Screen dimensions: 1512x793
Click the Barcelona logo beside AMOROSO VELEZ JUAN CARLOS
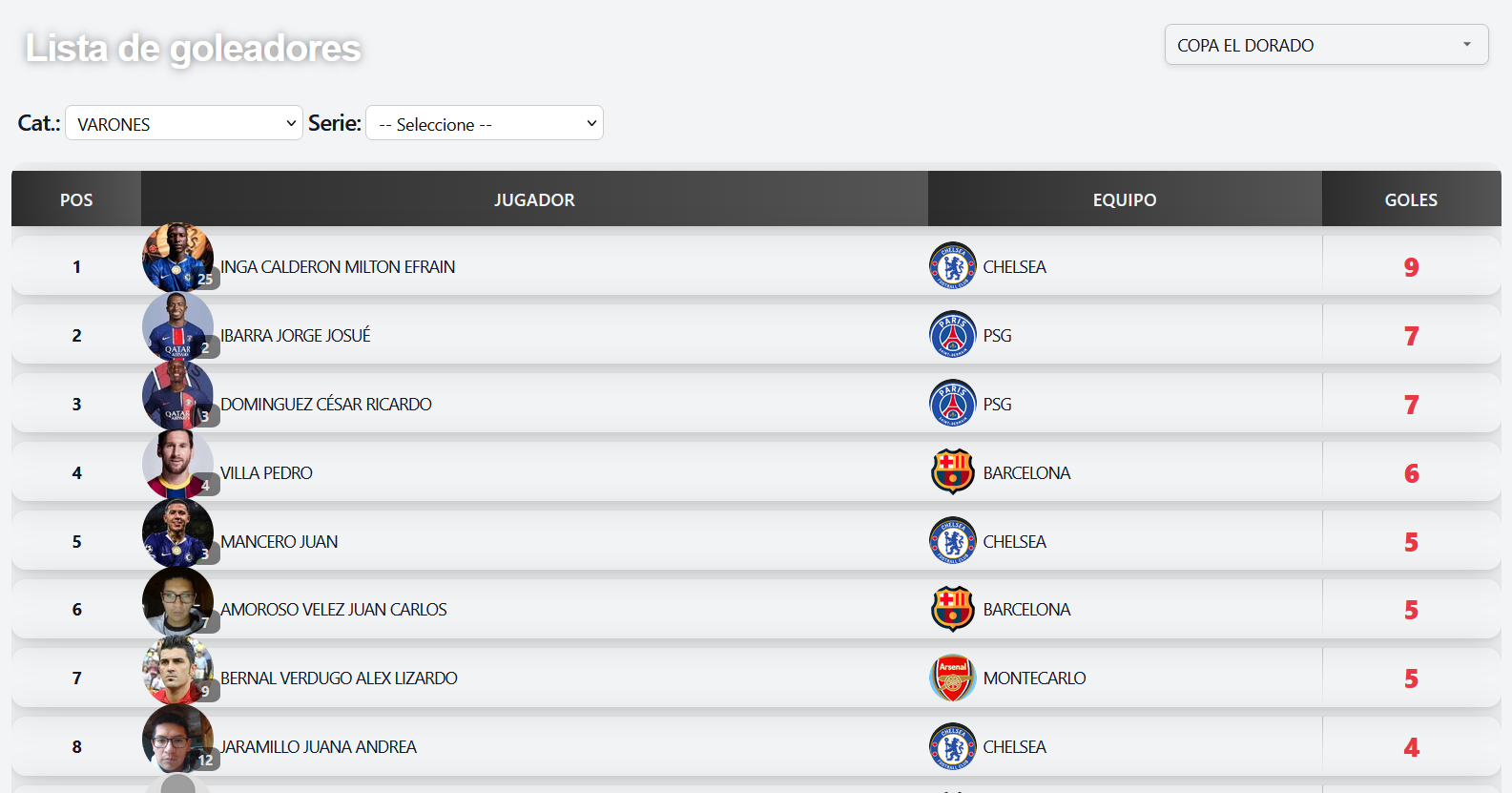coord(952,609)
